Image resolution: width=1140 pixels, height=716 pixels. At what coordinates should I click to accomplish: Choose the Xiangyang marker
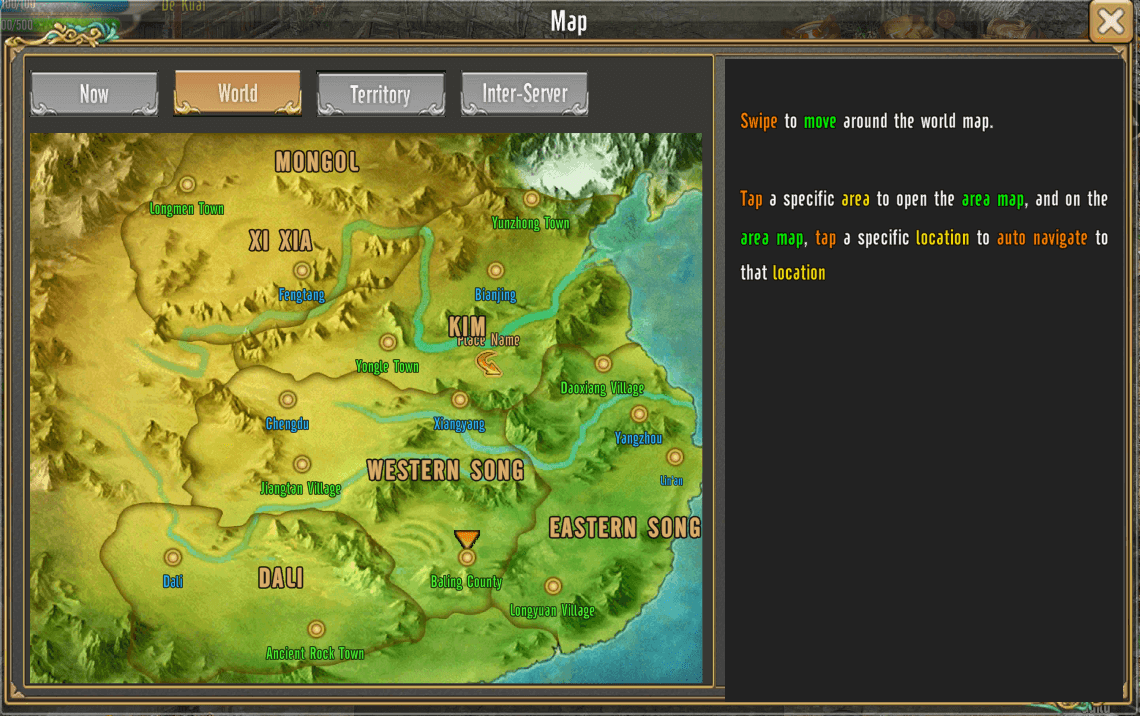pos(460,401)
